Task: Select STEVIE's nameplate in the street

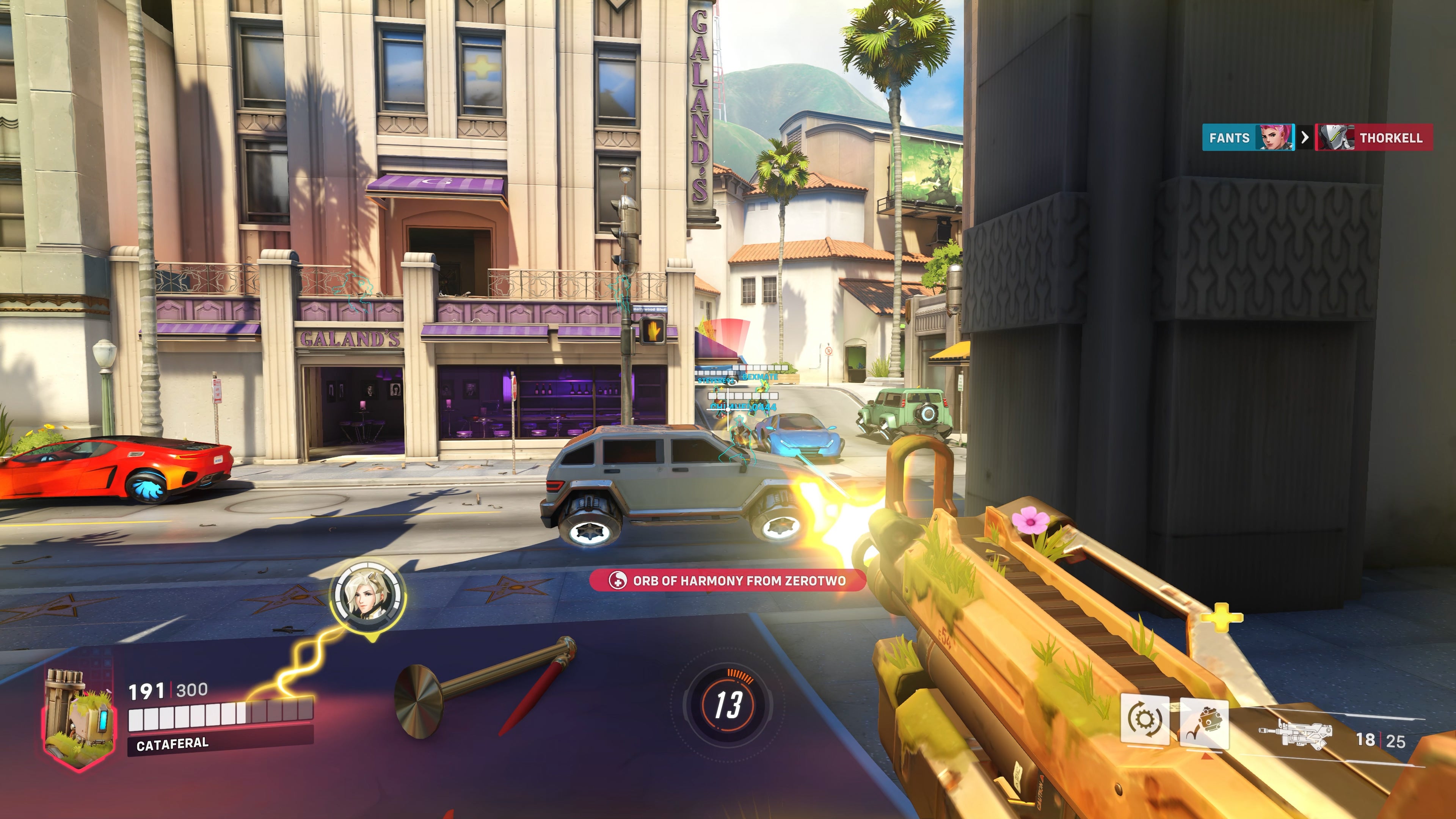Action: [x=715, y=380]
